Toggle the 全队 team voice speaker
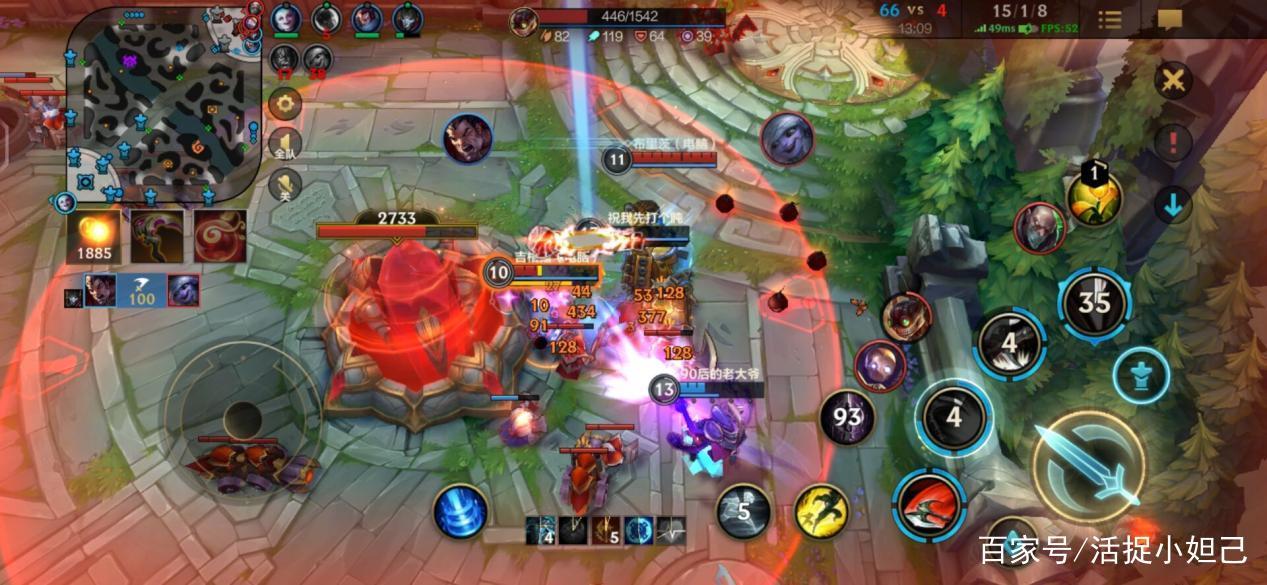The width and height of the screenshot is (1267, 585). tap(286, 144)
